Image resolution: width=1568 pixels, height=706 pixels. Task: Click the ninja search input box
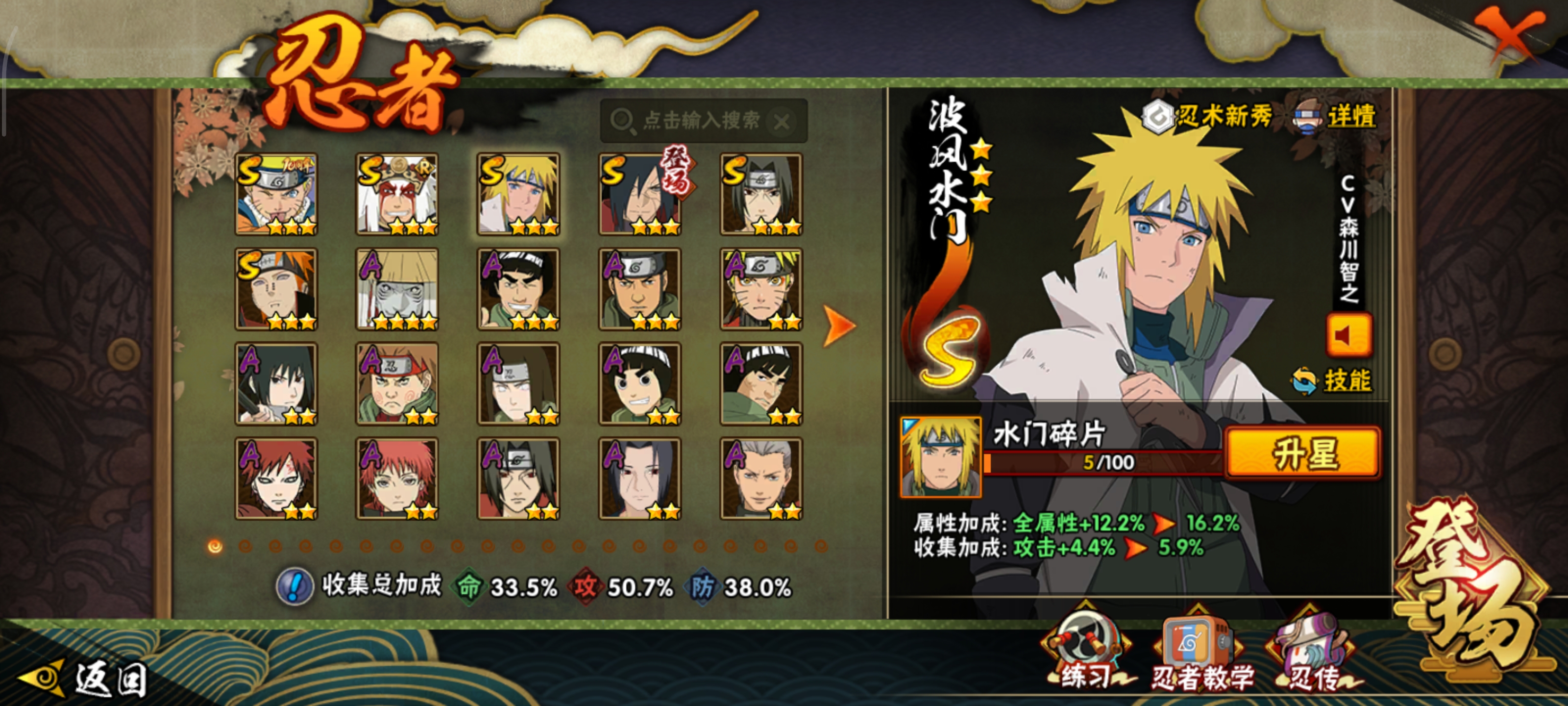click(x=700, y=121)
